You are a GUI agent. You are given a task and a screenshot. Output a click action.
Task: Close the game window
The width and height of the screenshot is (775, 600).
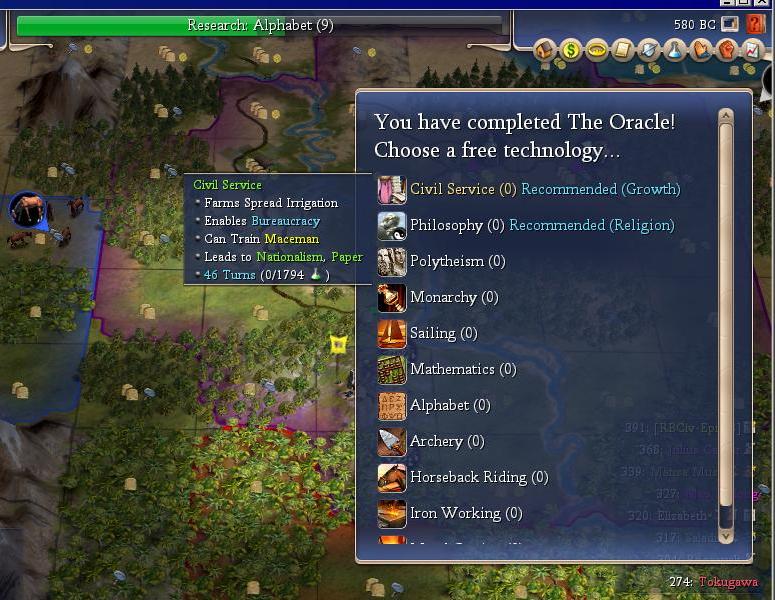[764, 3]
